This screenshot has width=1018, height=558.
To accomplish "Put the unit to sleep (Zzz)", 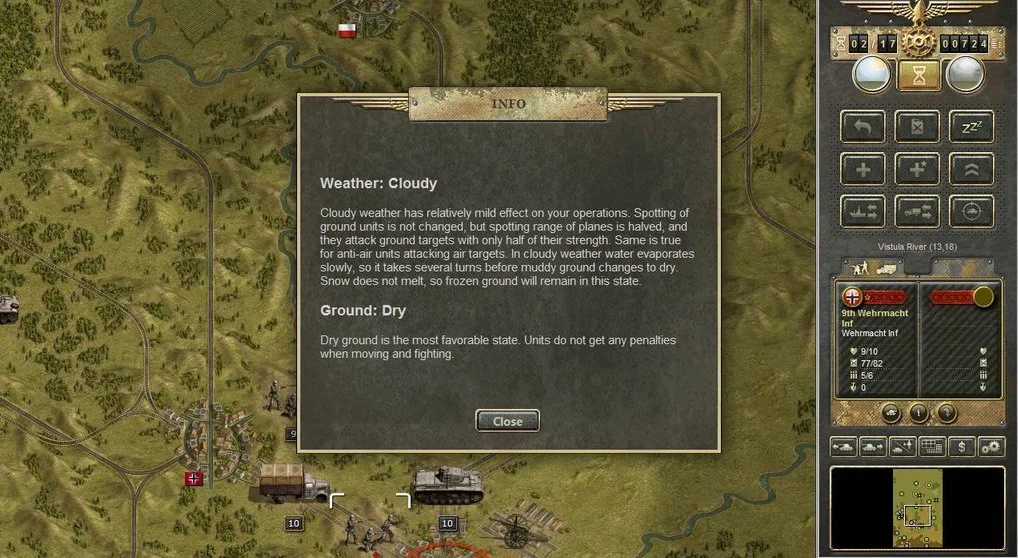I will 971,126.
